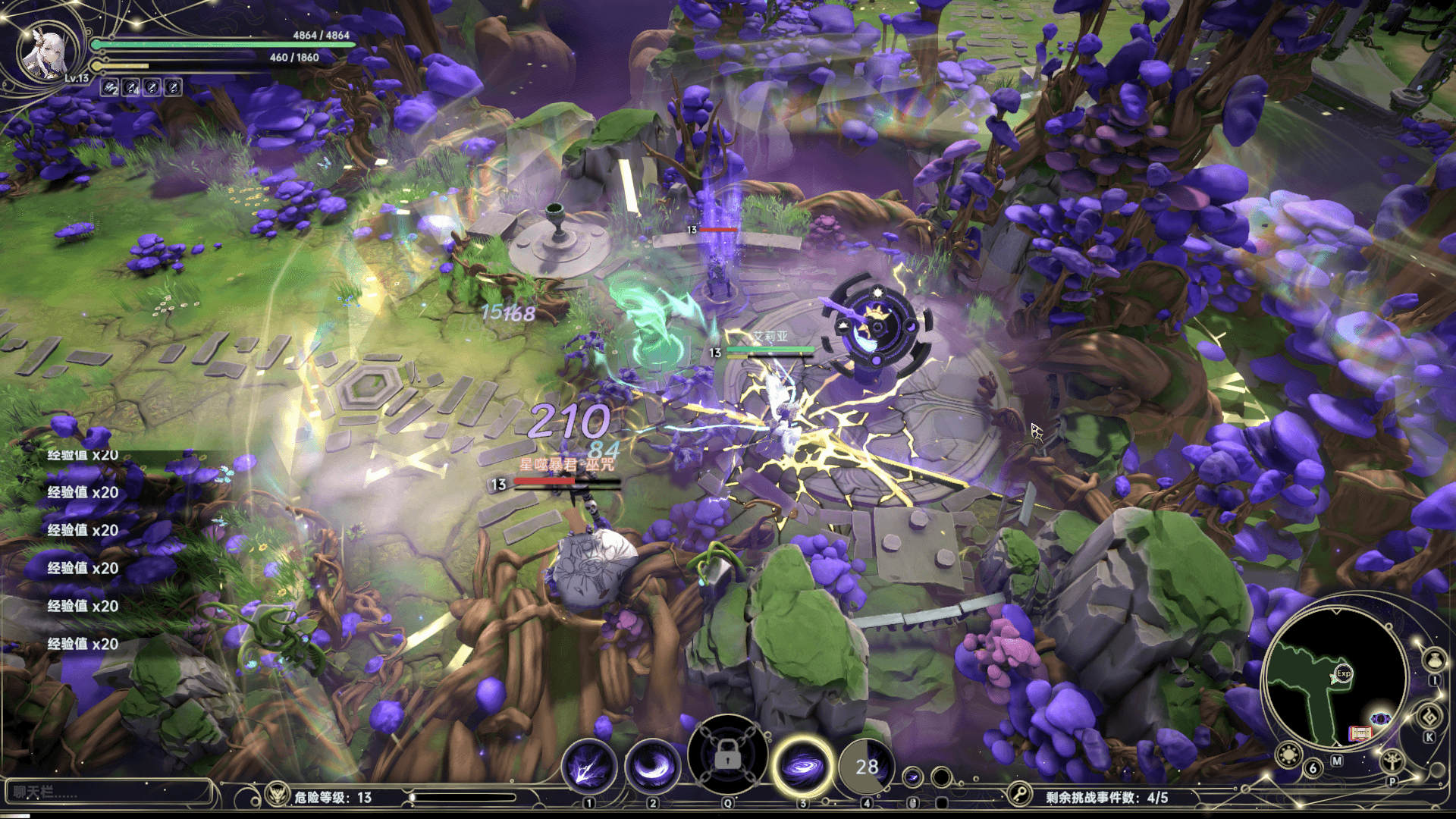This screenshot has height=819, width=1456.
Task: Click the sun-shaped icon below the minimap
Action: coord(1288,755)
